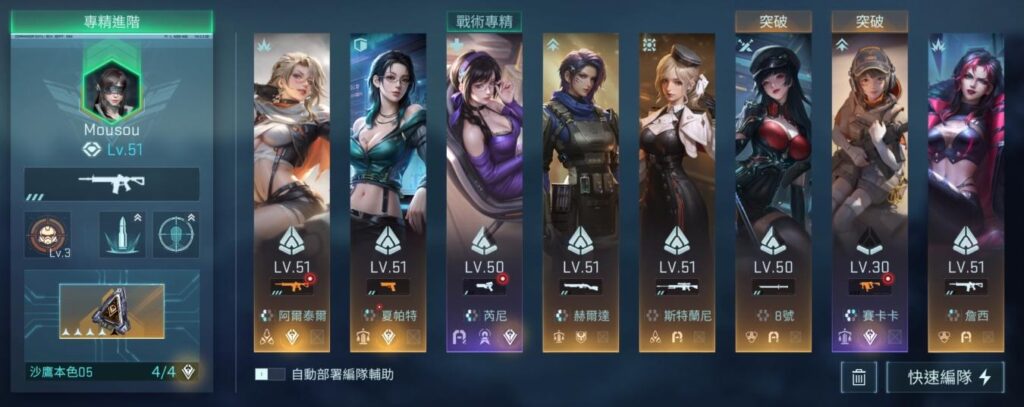Pick the 赫爾達 character card
The image size is (1024, 407).
pyautogui.click(x=581, y=190)
